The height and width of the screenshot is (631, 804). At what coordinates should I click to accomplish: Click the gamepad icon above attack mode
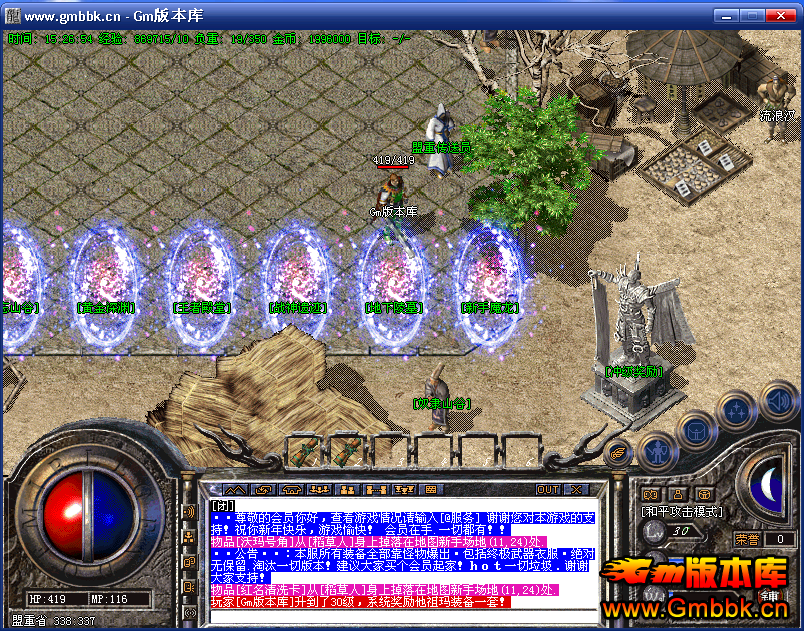pos(650,494)
